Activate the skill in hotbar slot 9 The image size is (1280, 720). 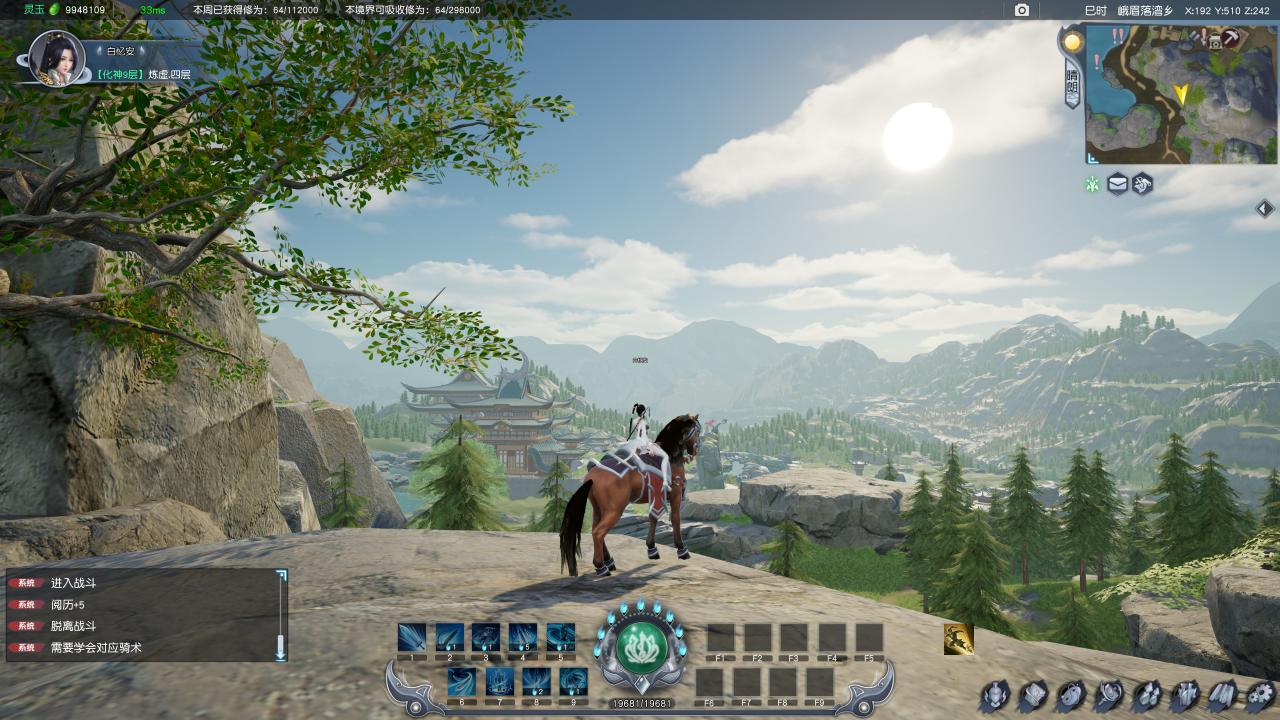tap(573, 681)
